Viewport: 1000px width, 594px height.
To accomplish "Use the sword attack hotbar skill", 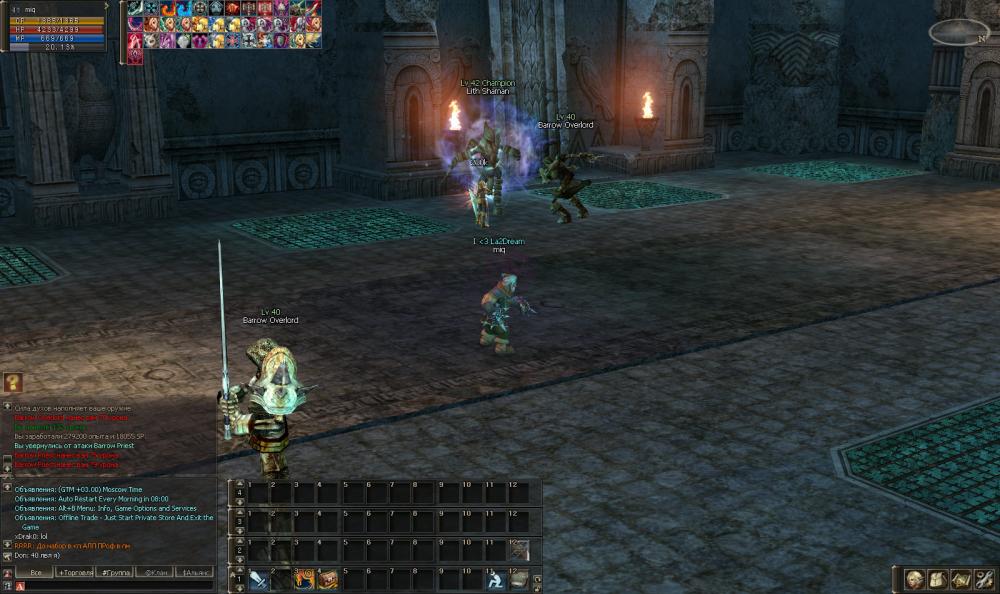I will click(258, 579).
